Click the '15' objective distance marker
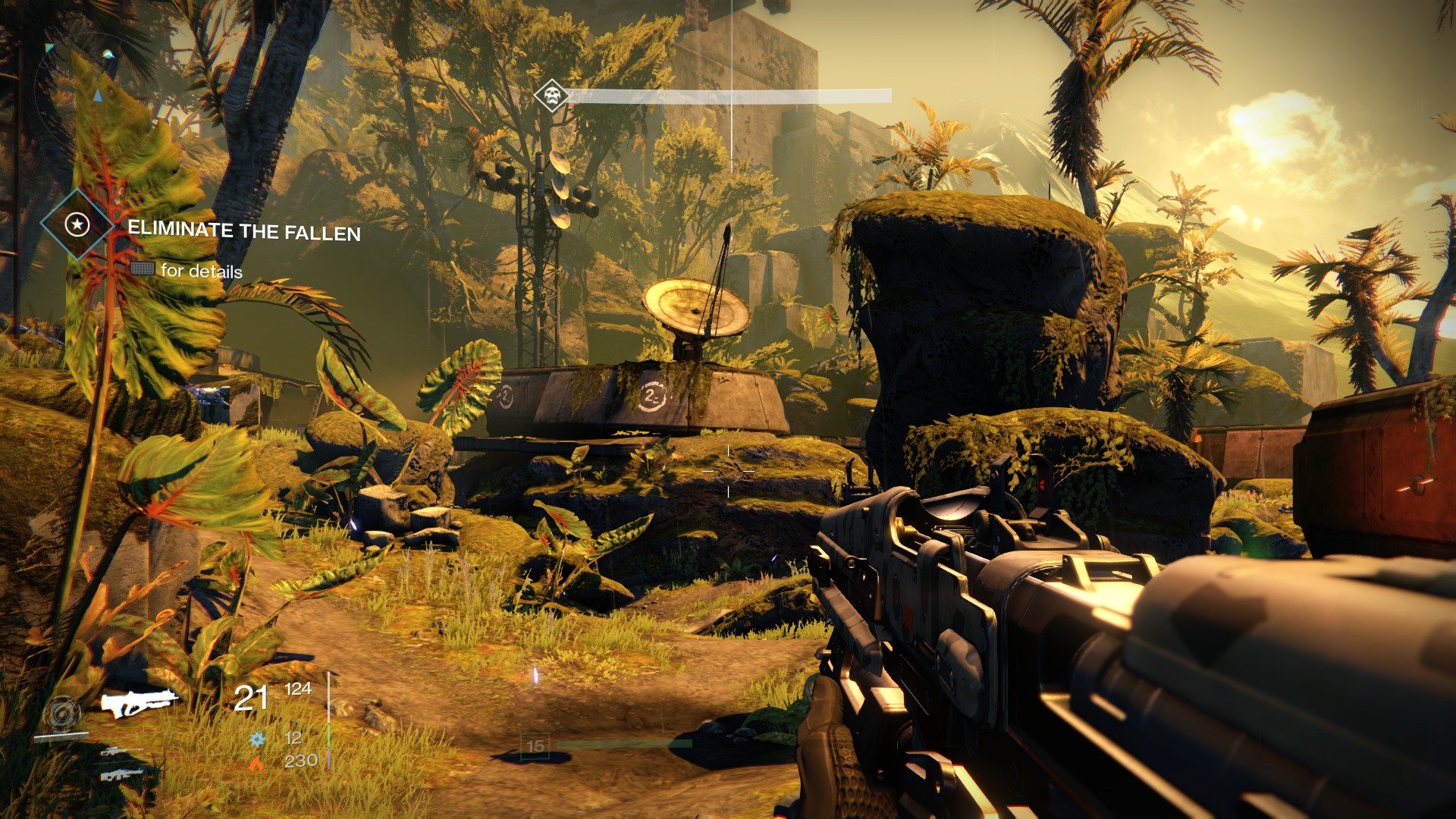Image resolution: width=1456 pixels, height=819 pixels. tap(535, 745)
